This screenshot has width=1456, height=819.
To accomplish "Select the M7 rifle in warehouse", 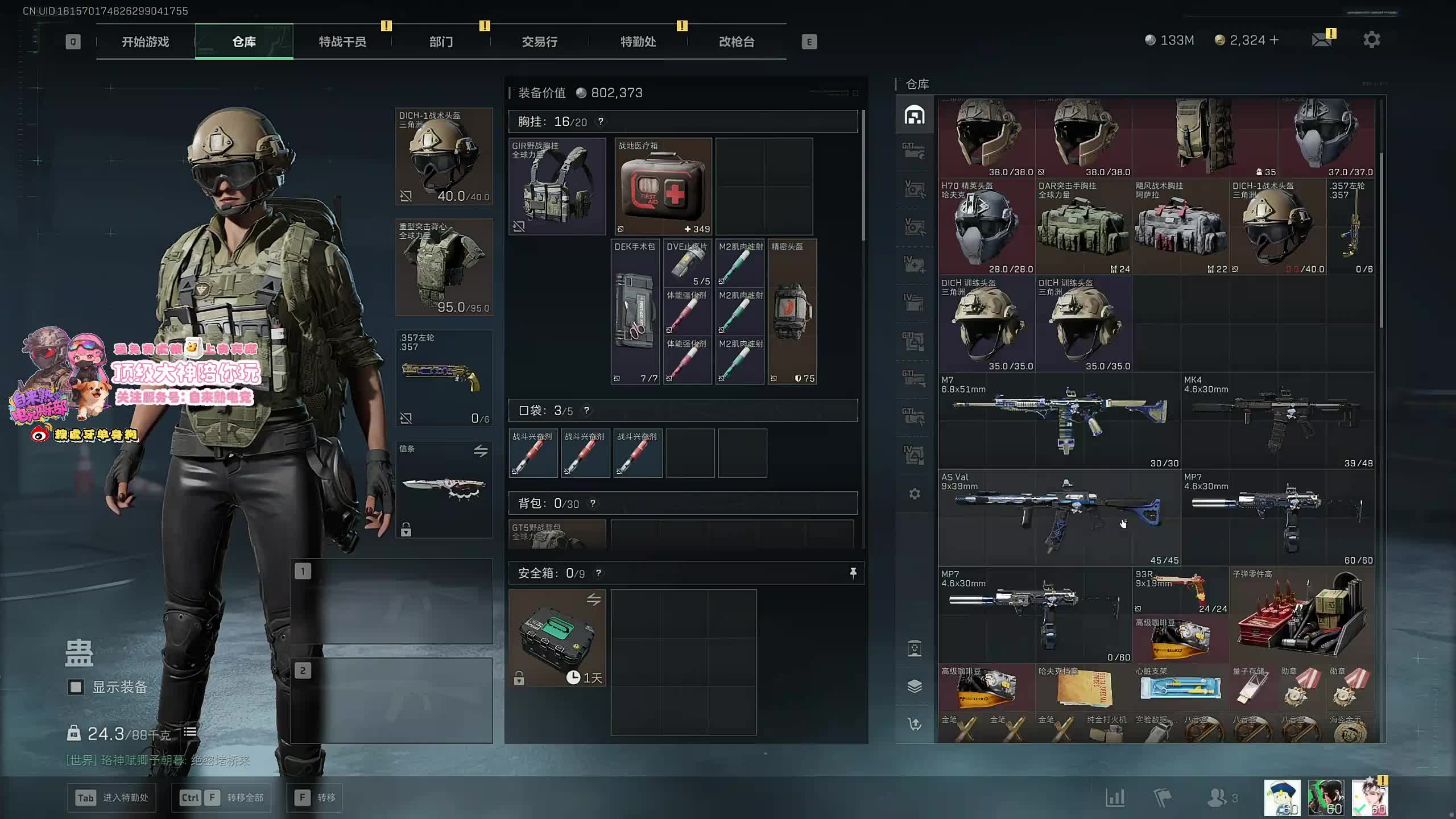I will coord(1059,420).
